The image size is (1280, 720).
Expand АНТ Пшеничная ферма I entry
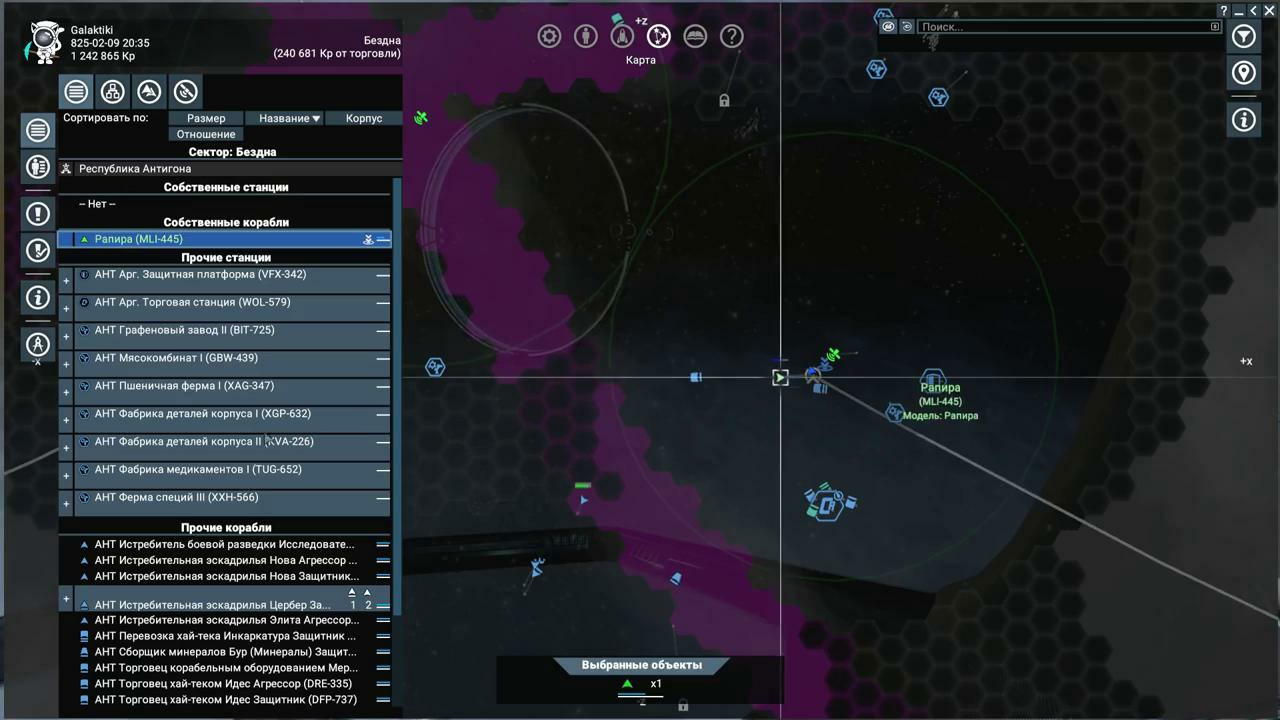[x=66, y=393]
